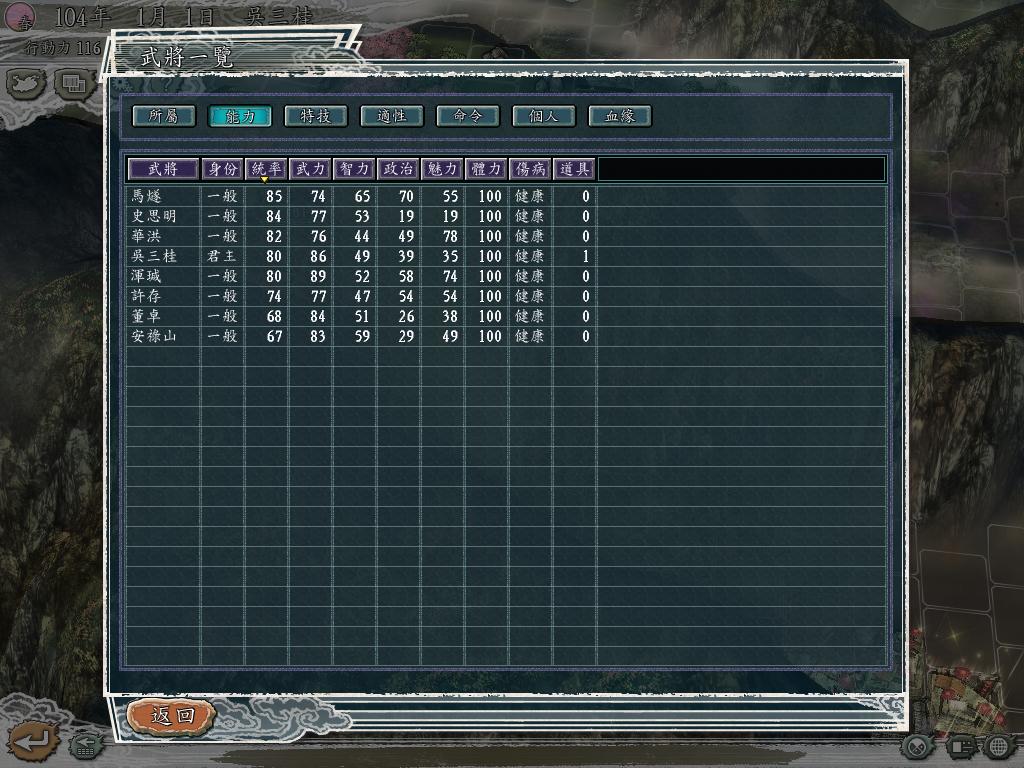Sort by the 魅力 column header
Screen dimensions: 1024x768
pyautogui.click(x=442, y=169)
